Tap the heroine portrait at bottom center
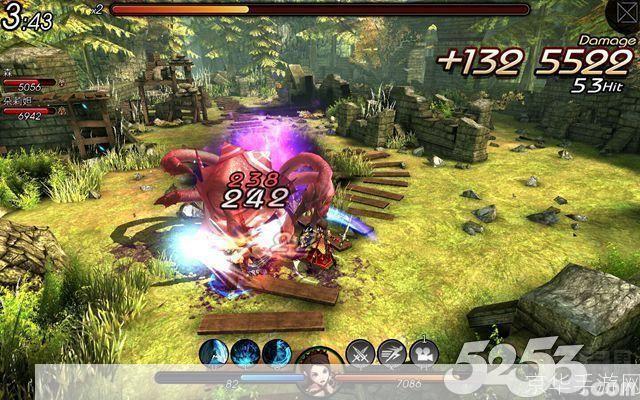The height and width of the screenshot is (400, 640). click(318, 372)
